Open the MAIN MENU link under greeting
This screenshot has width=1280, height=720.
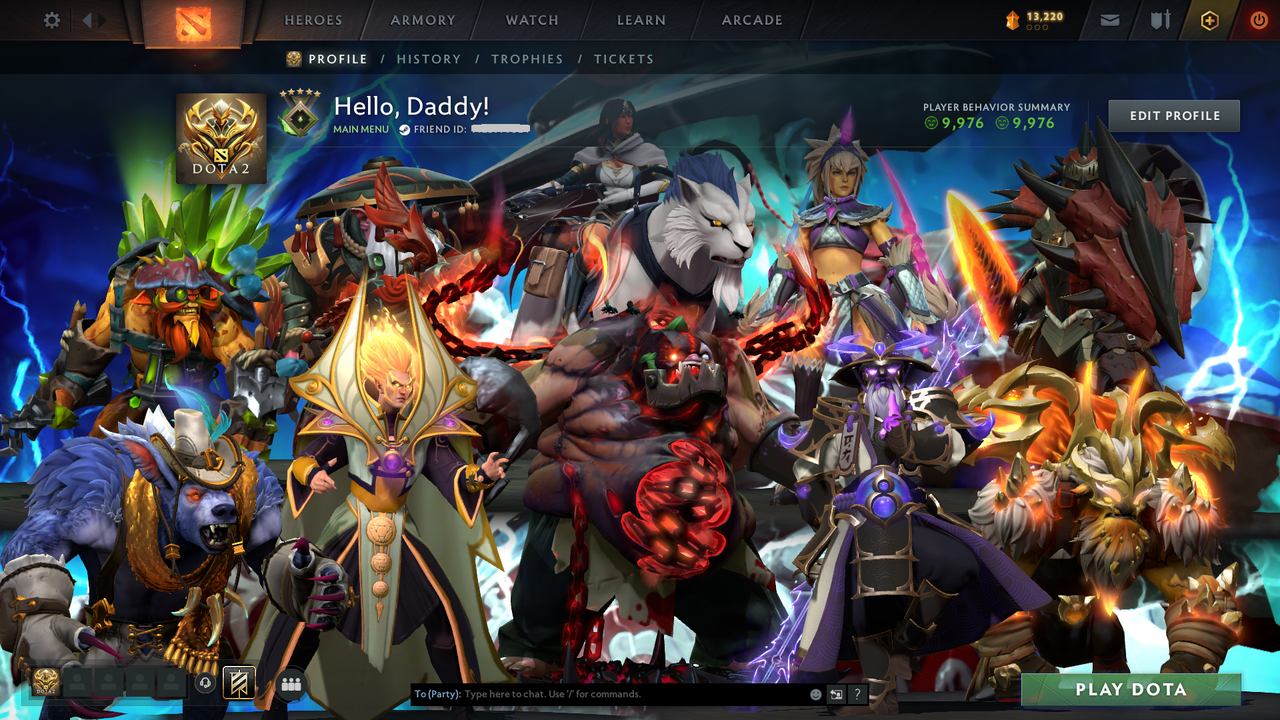click(x=360, y=129)
